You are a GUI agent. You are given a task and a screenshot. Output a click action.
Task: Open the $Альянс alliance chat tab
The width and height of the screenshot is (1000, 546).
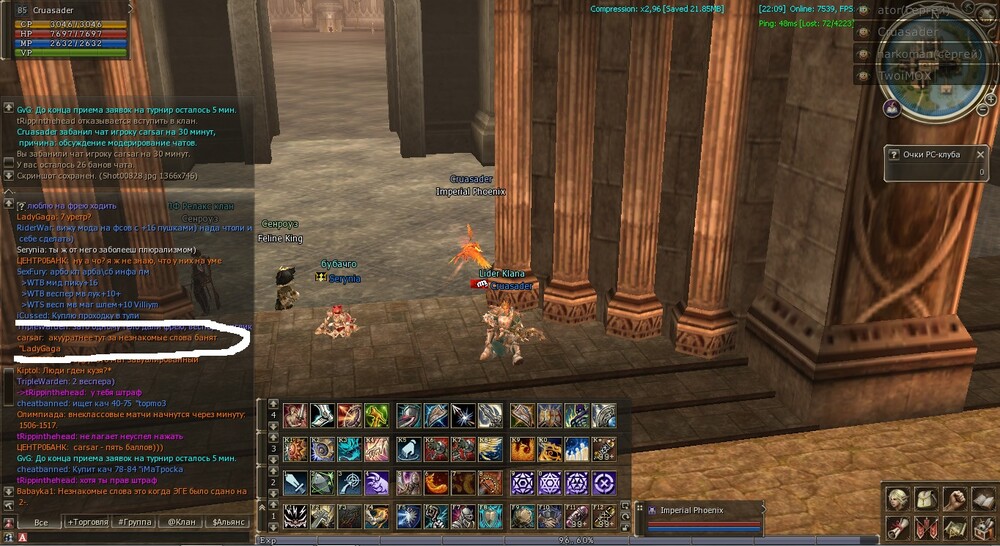[x=227, y=522]
